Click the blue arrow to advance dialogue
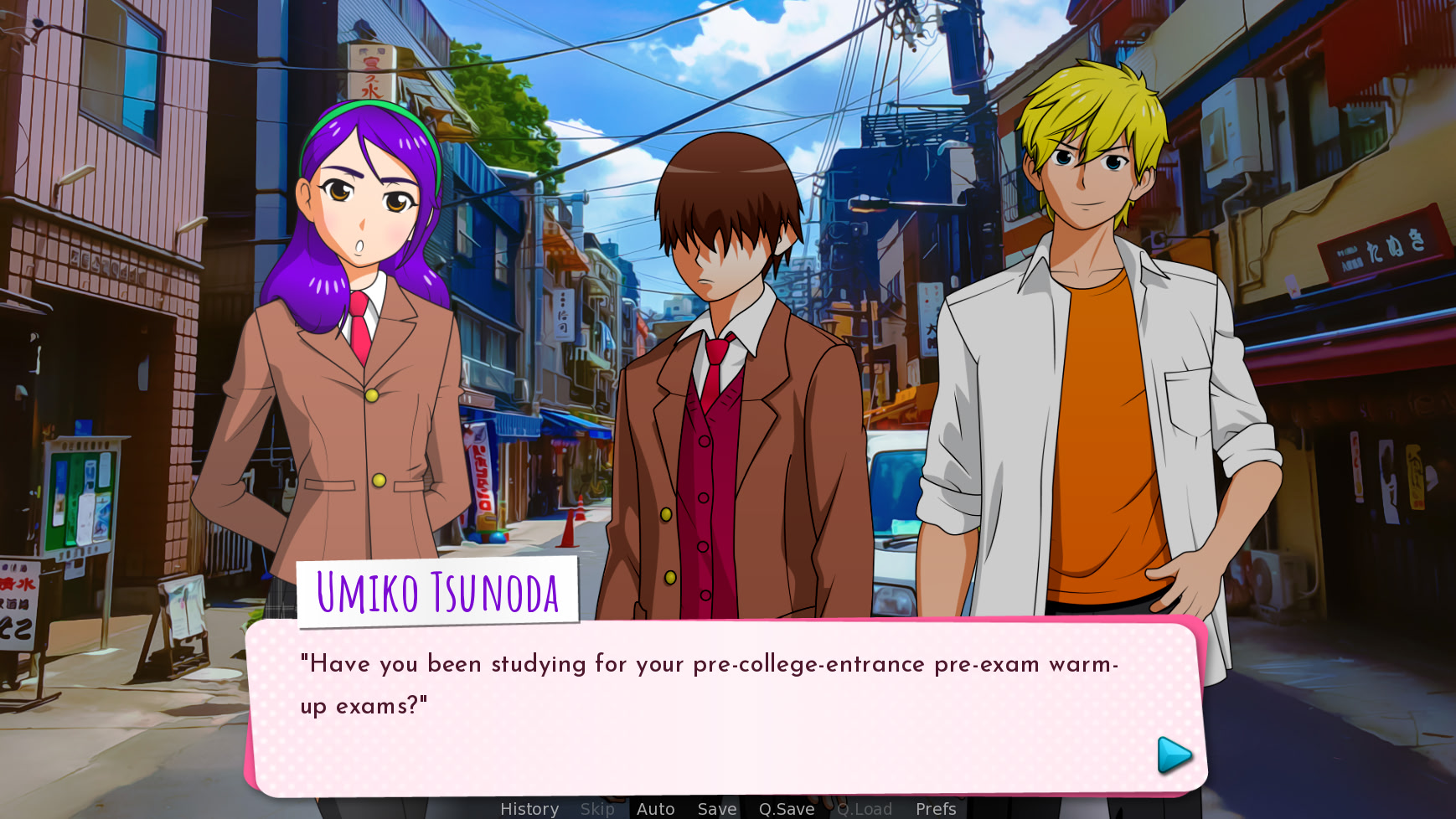1456x819 pixels. coord(1175,754)
